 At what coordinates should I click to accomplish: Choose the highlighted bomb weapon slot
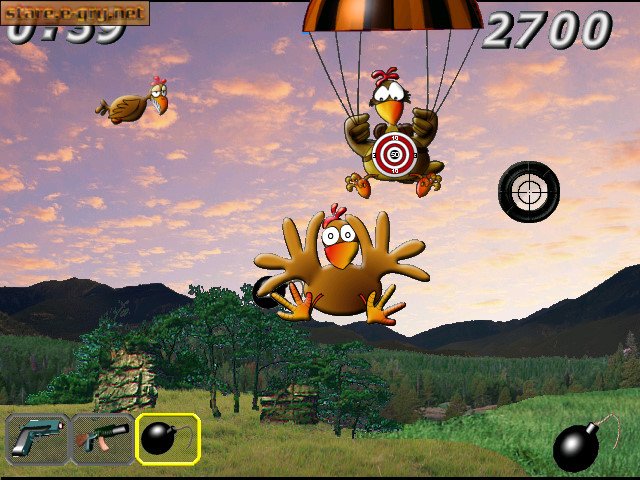coord(167,439)
